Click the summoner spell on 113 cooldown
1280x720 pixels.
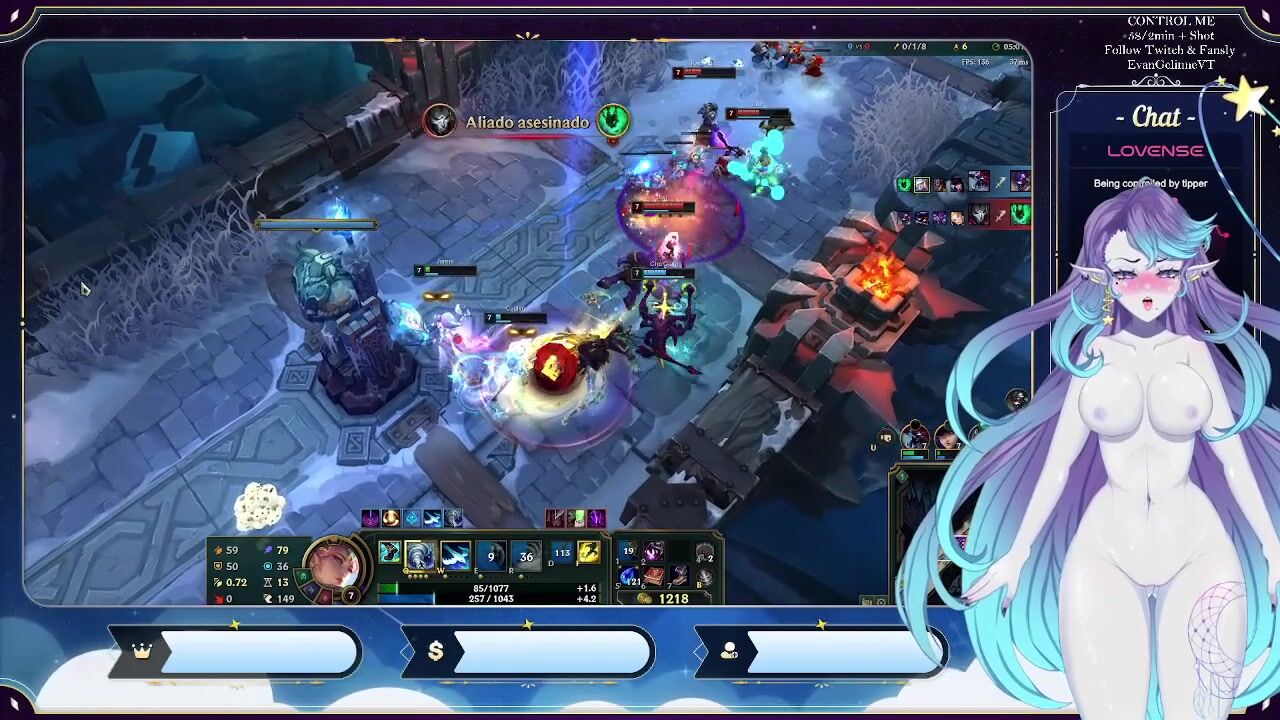(562, 552)
